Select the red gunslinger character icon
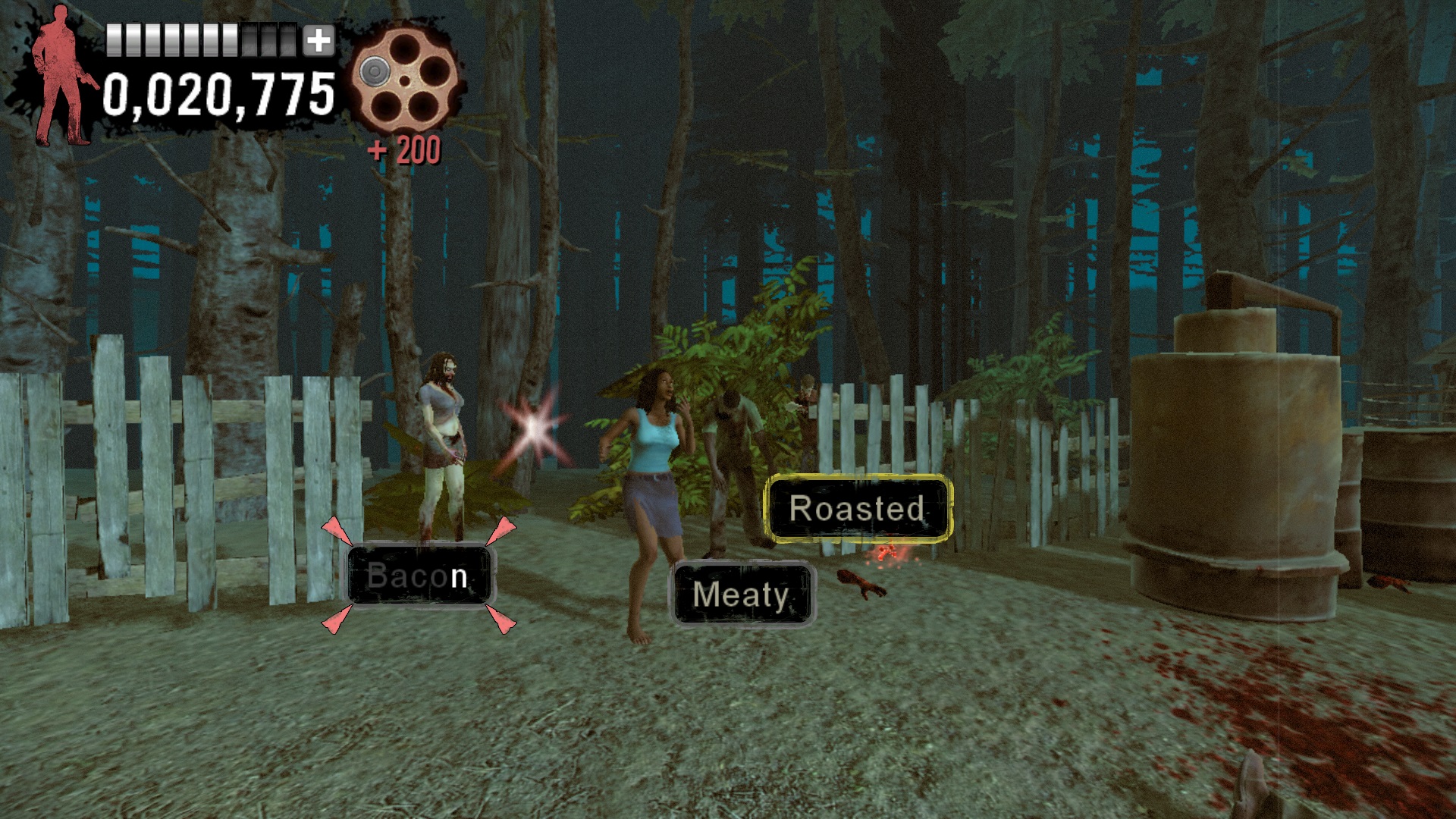 tap(61, 76)
